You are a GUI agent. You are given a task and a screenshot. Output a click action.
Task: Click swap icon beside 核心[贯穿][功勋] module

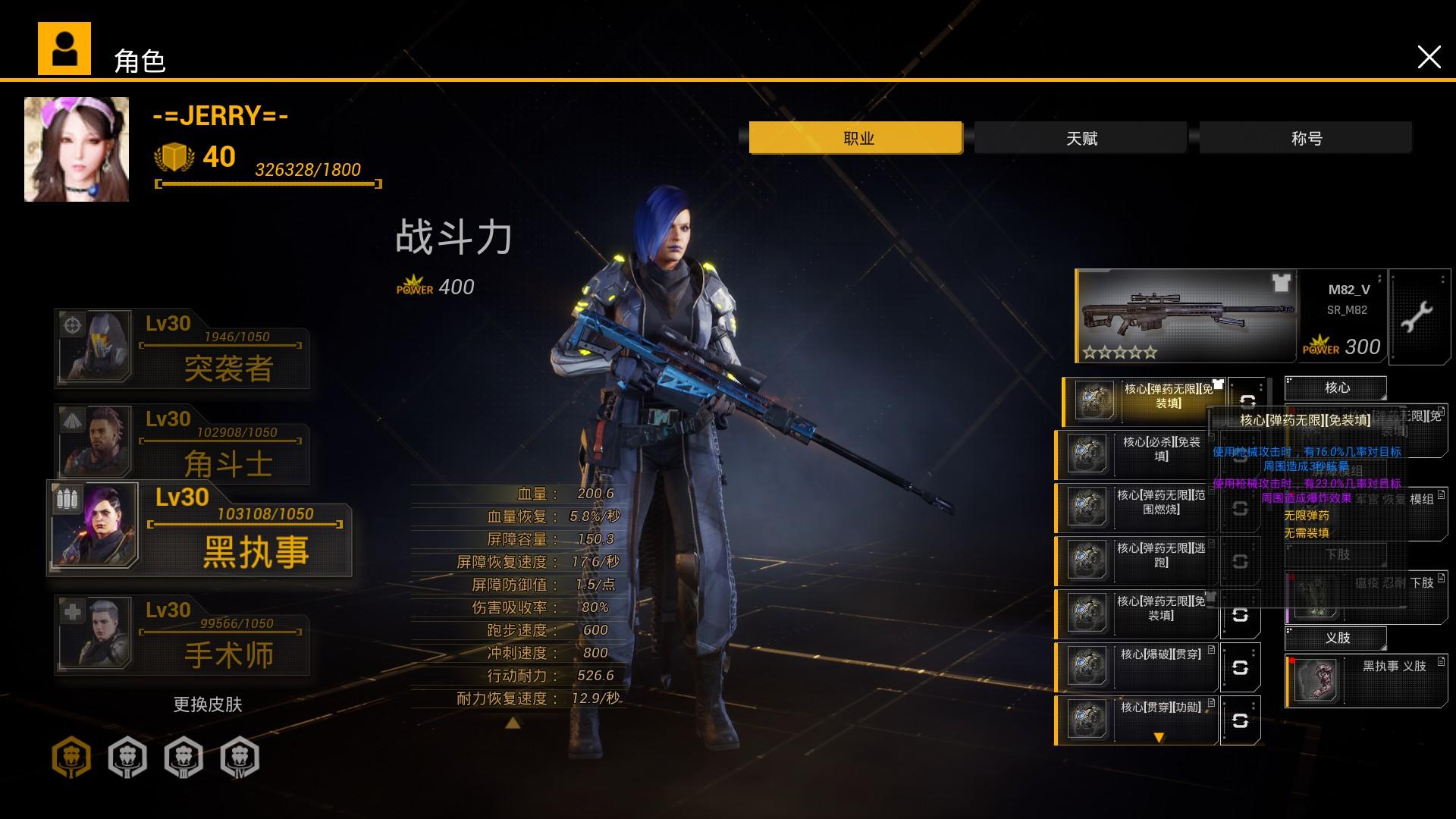(1243, 720)
